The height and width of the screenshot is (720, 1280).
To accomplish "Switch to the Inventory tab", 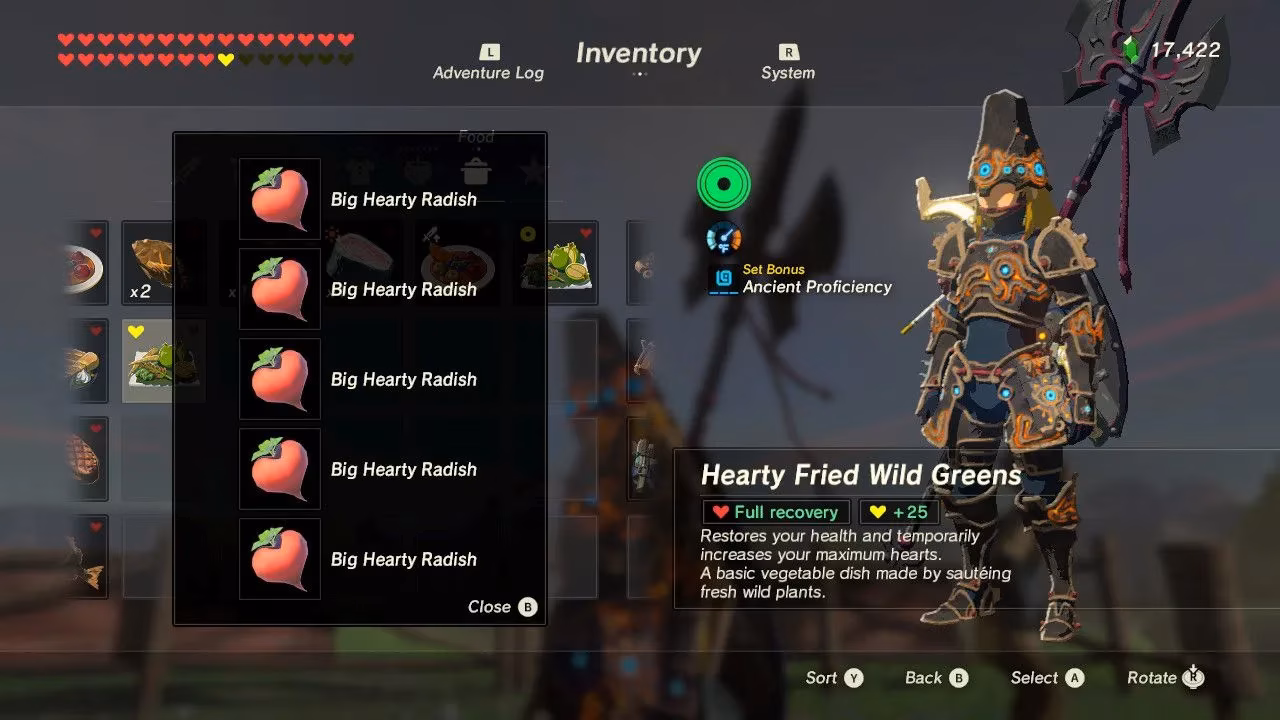I will click(x=638, y=53).
